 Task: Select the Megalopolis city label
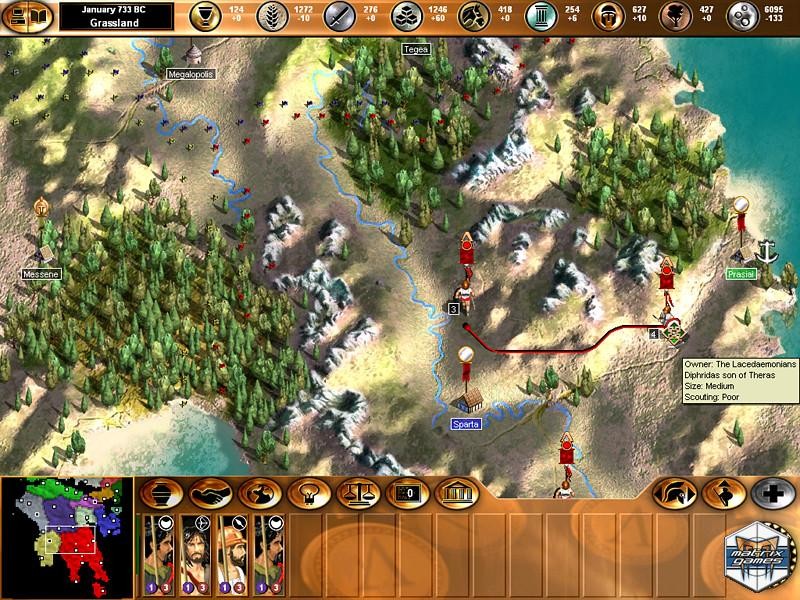(191, 74)
